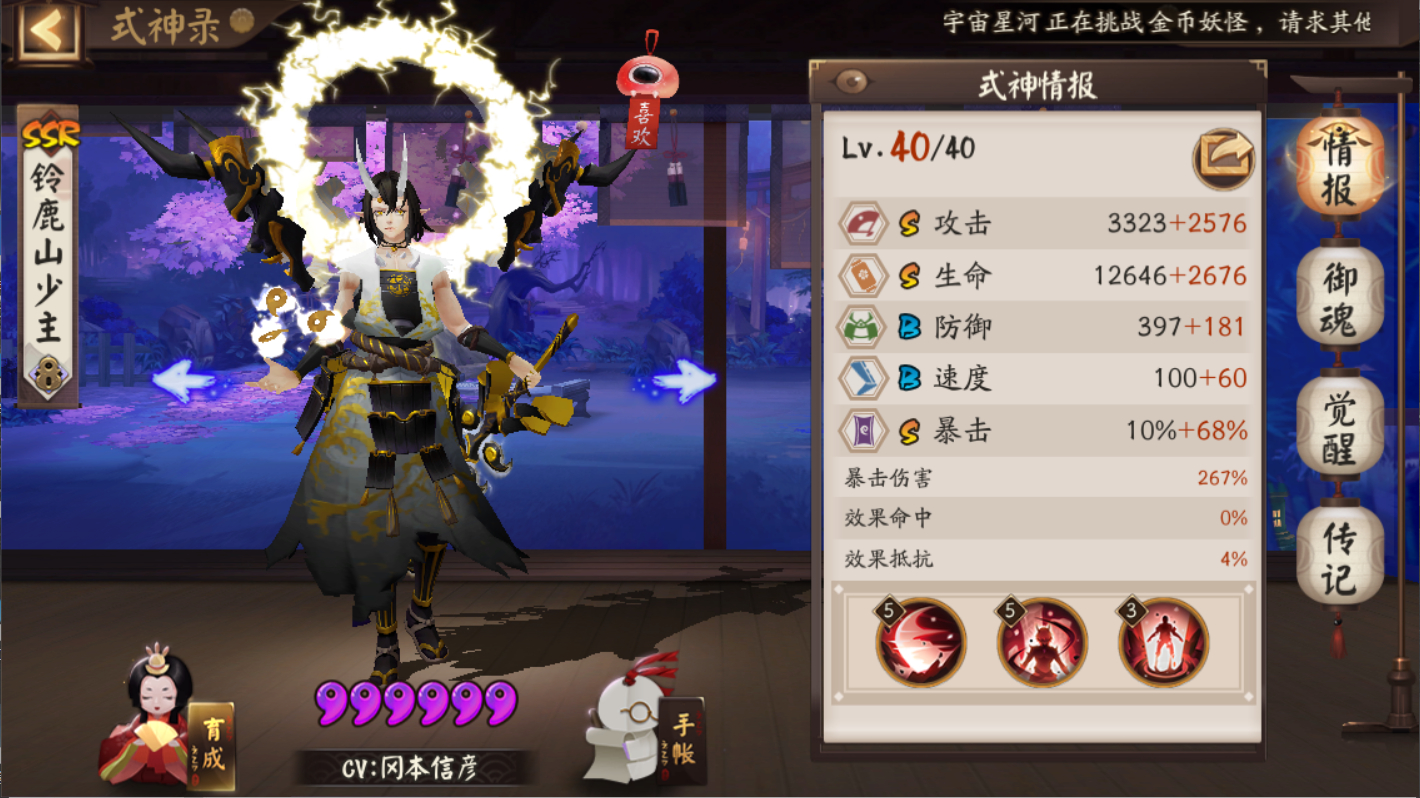Click the red attack (攻击) stat icon
This screenshot has width=1420, height=798.
click(862, 222)
